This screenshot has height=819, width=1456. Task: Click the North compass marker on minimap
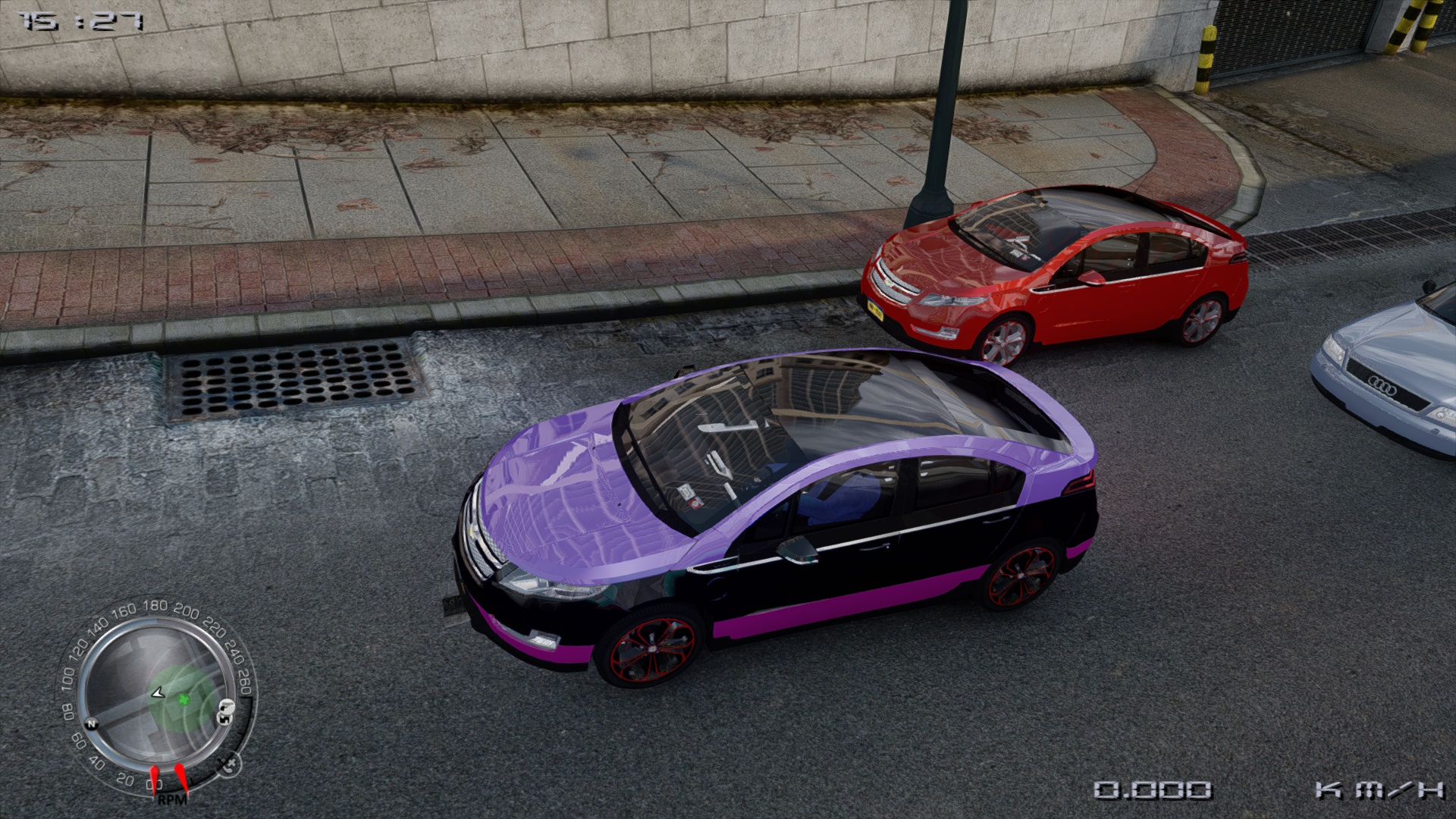click(x=92, y=723)
